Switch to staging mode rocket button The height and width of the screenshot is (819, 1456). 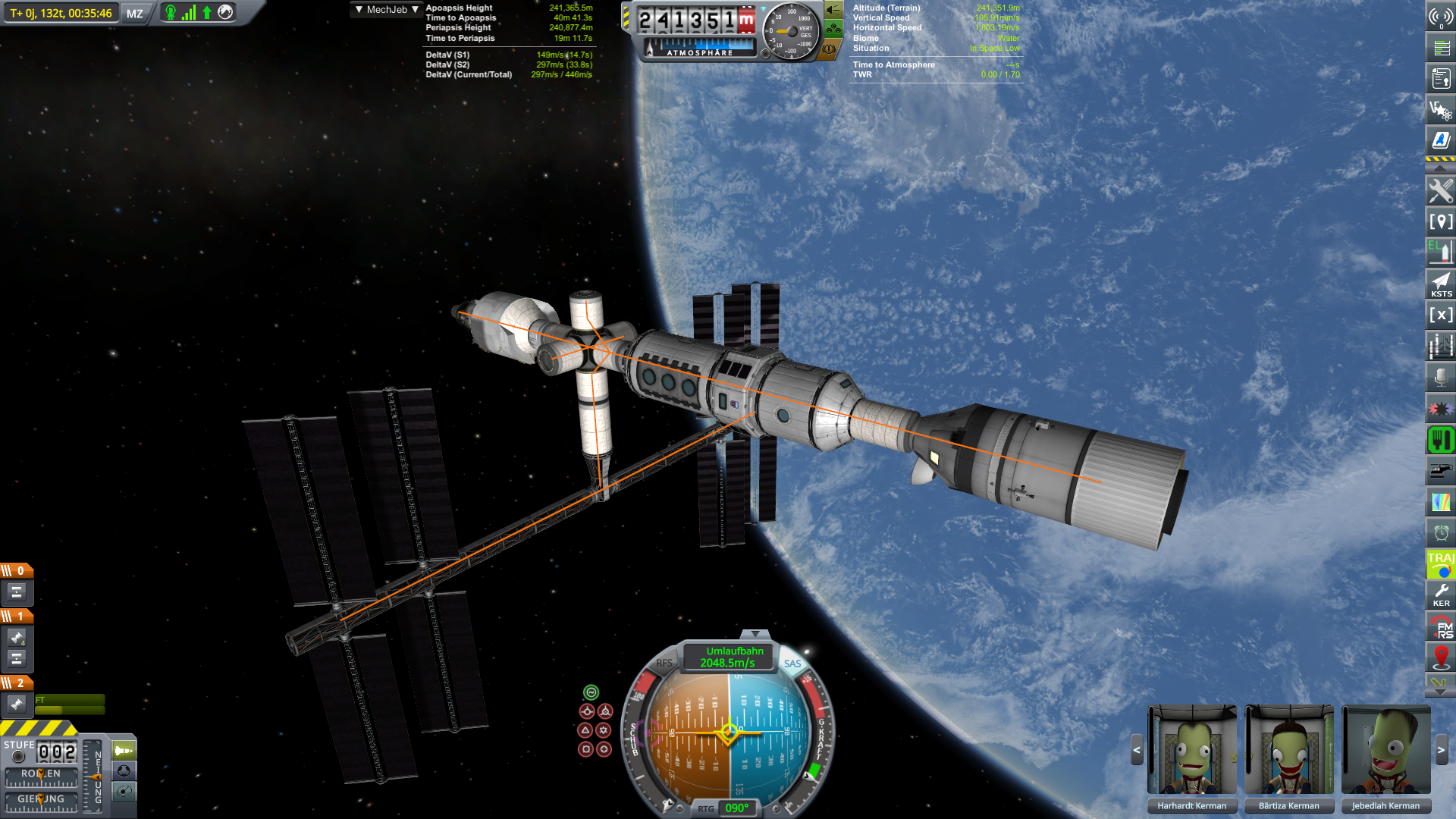[124, 751]
